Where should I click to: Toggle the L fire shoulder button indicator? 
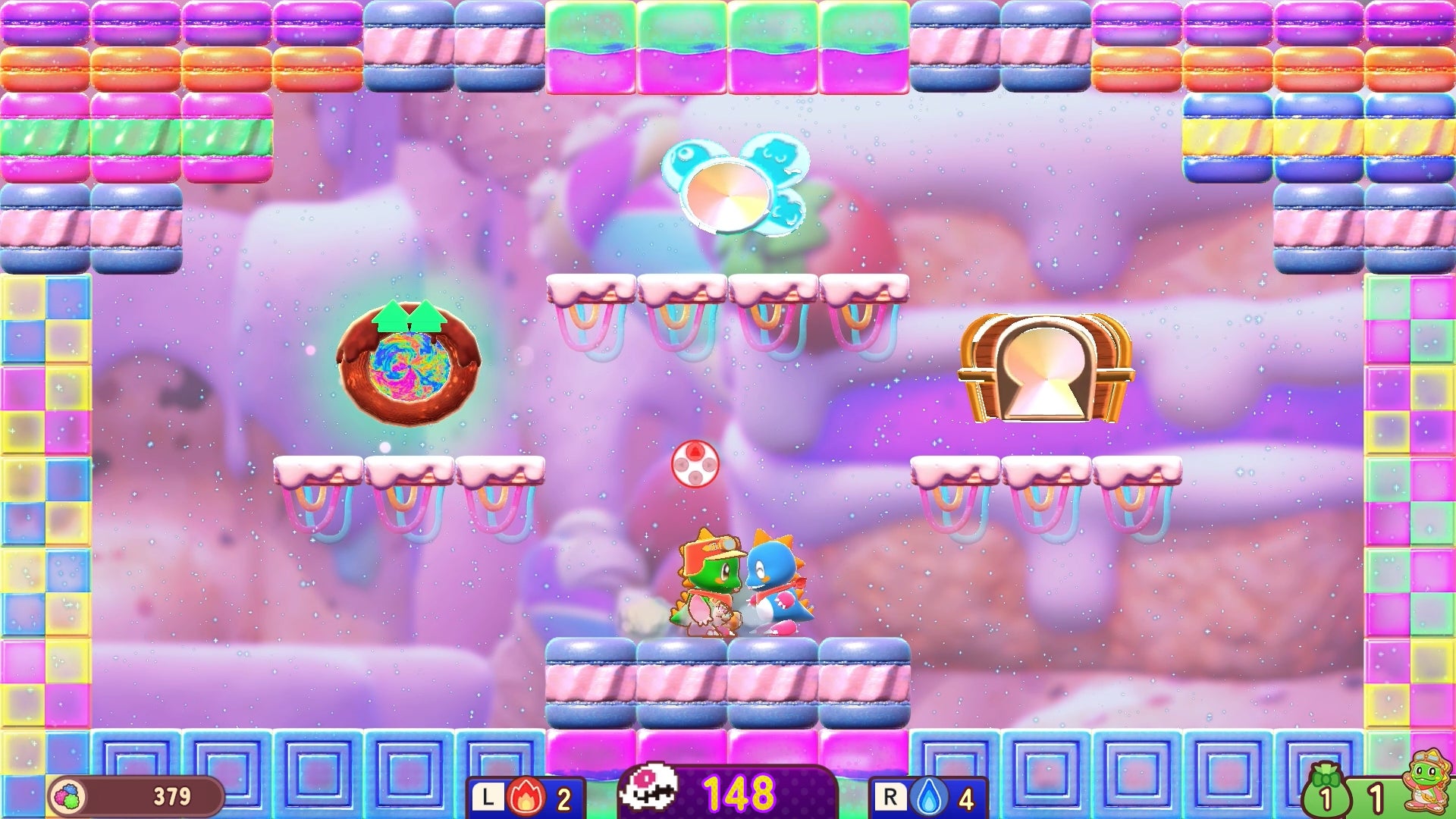point(493,795)
